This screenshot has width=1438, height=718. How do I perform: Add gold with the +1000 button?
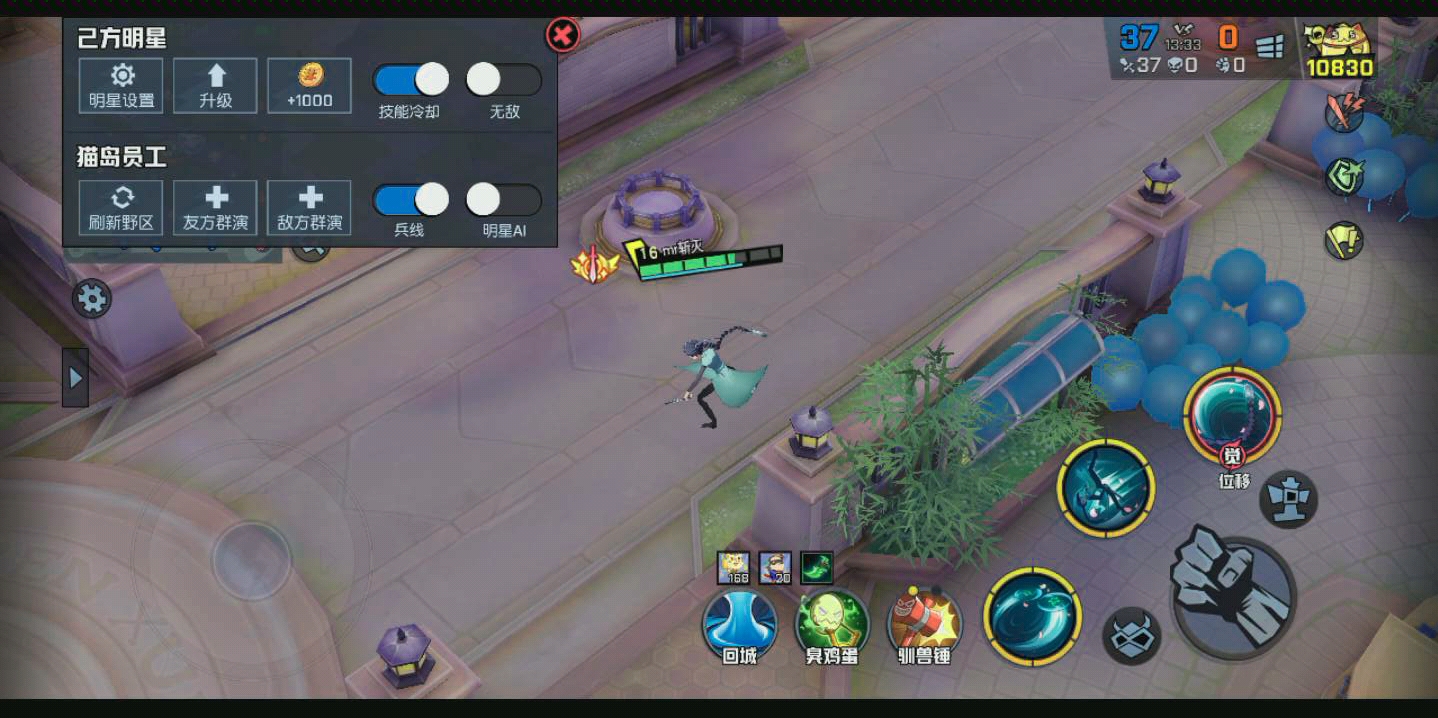point(309,85)
